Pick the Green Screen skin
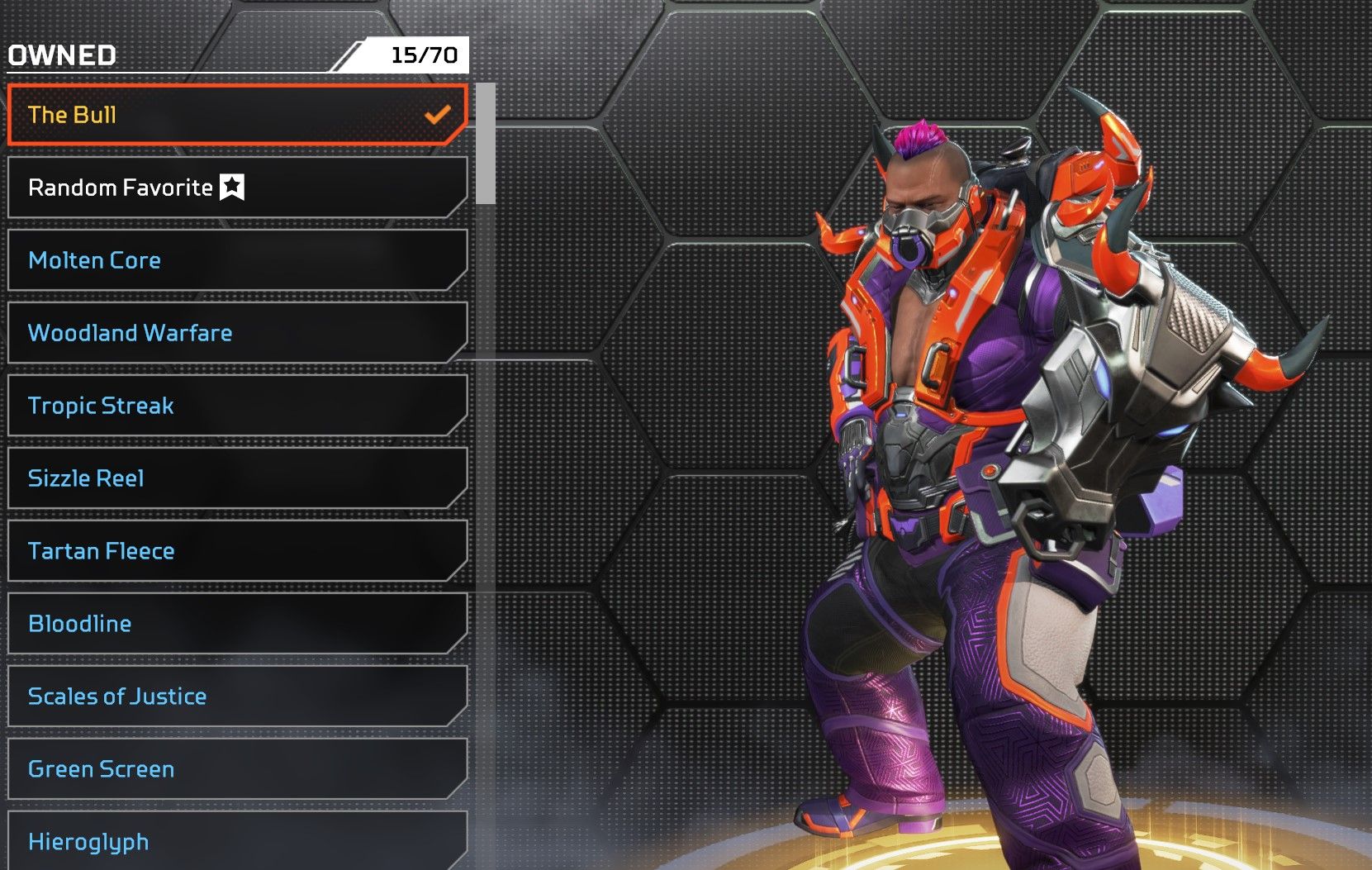 pyautogui.click(x=237, y=769)
